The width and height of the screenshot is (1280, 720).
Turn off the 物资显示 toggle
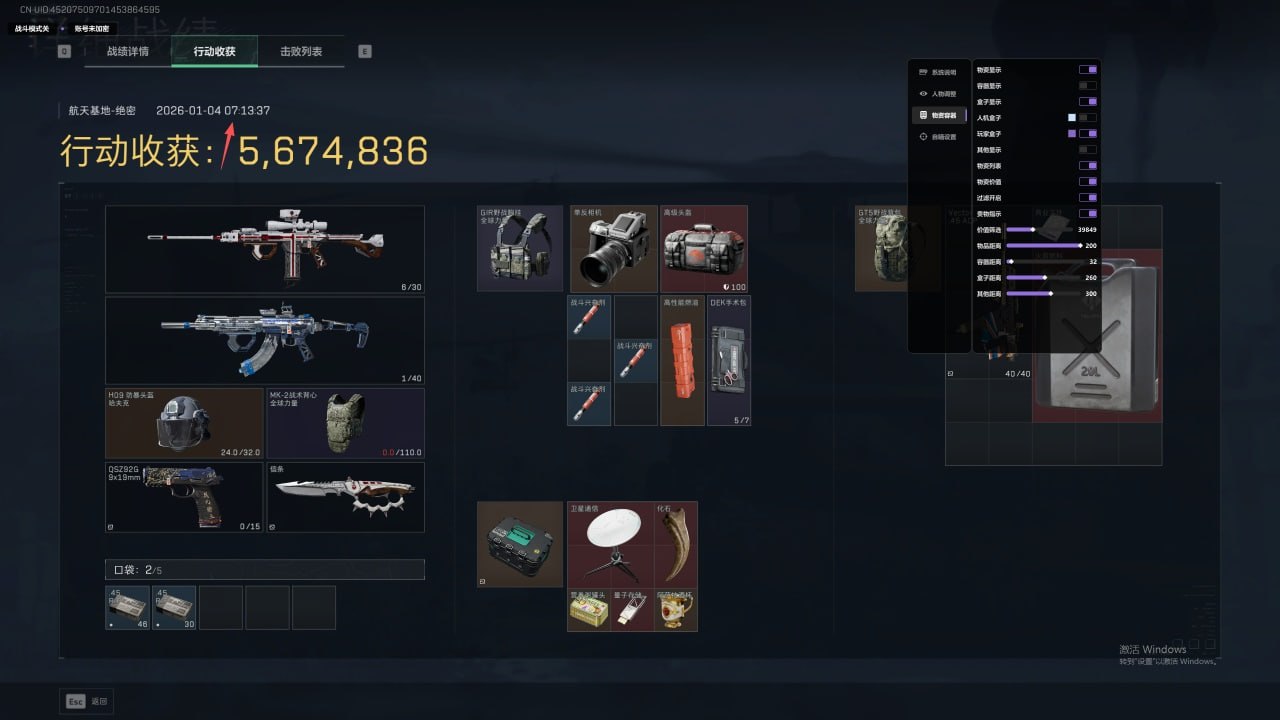(x=1087, y=70)
